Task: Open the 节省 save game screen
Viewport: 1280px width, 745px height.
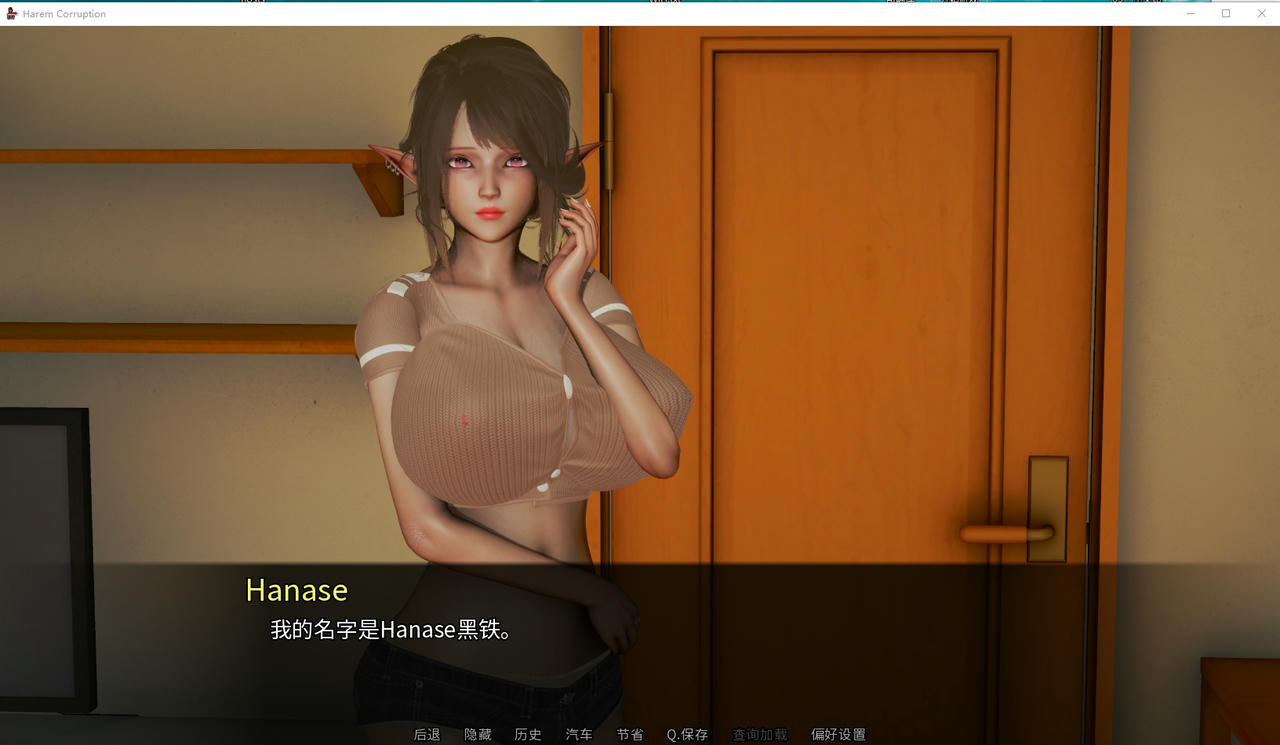Action: point(630,734)
